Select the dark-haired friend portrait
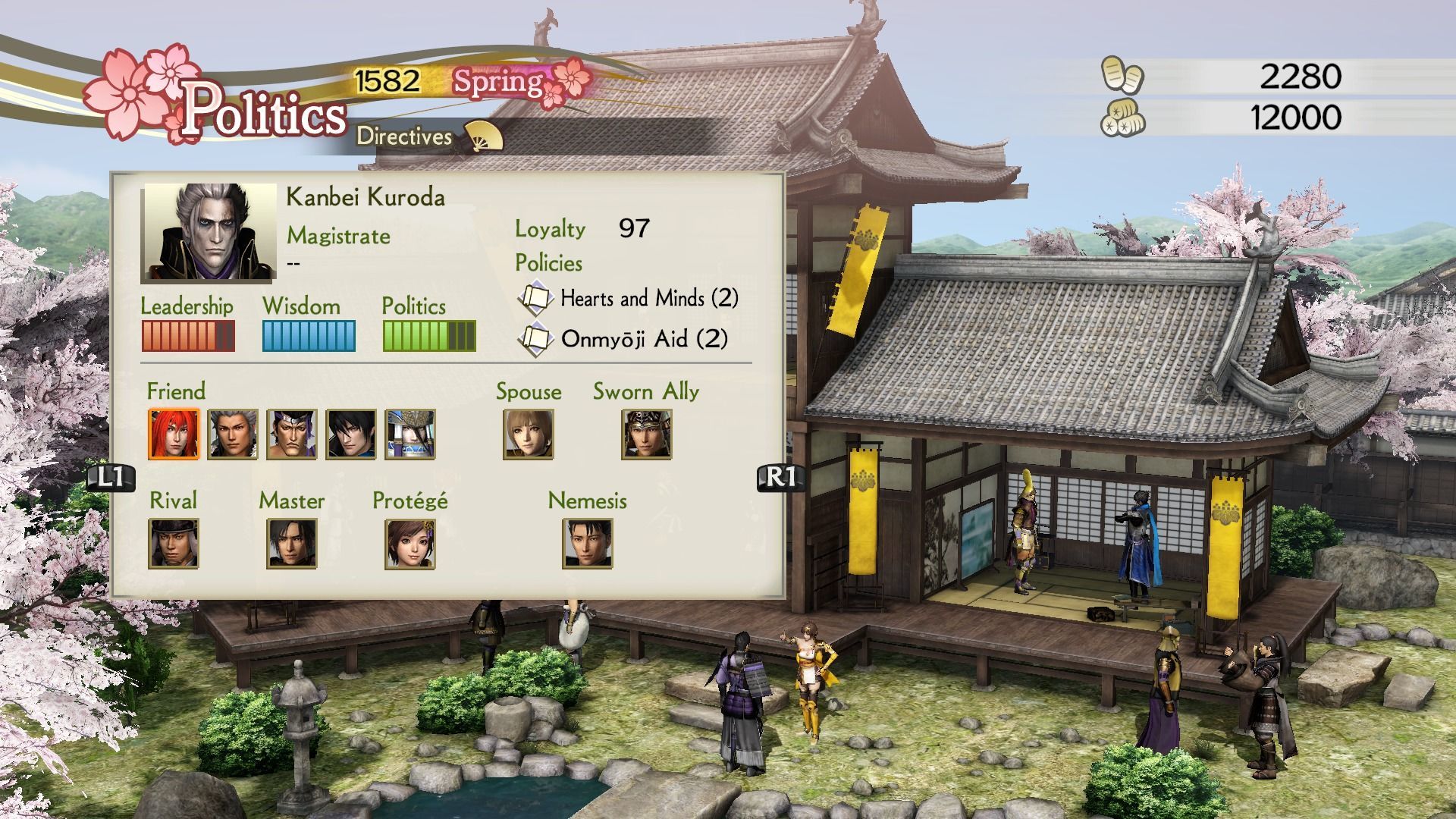Image resolution: width=1456 pixels, height=819 pixels. (x=351, y=434)
